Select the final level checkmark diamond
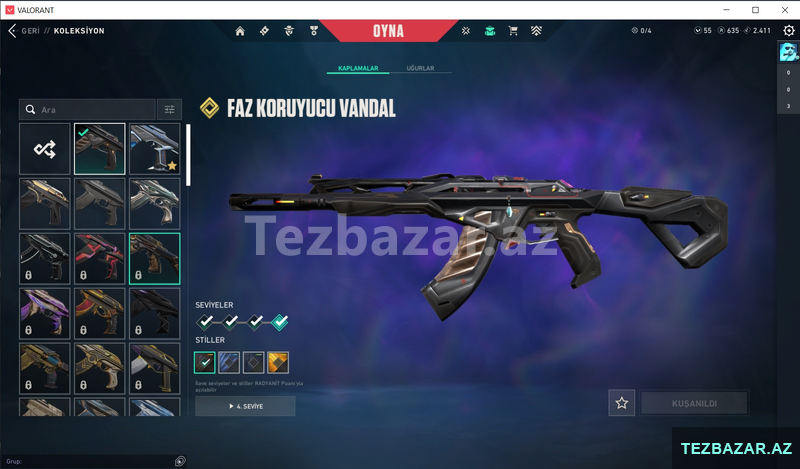The width and height of the screenshot is (800, 469). (x=280, y=321)
